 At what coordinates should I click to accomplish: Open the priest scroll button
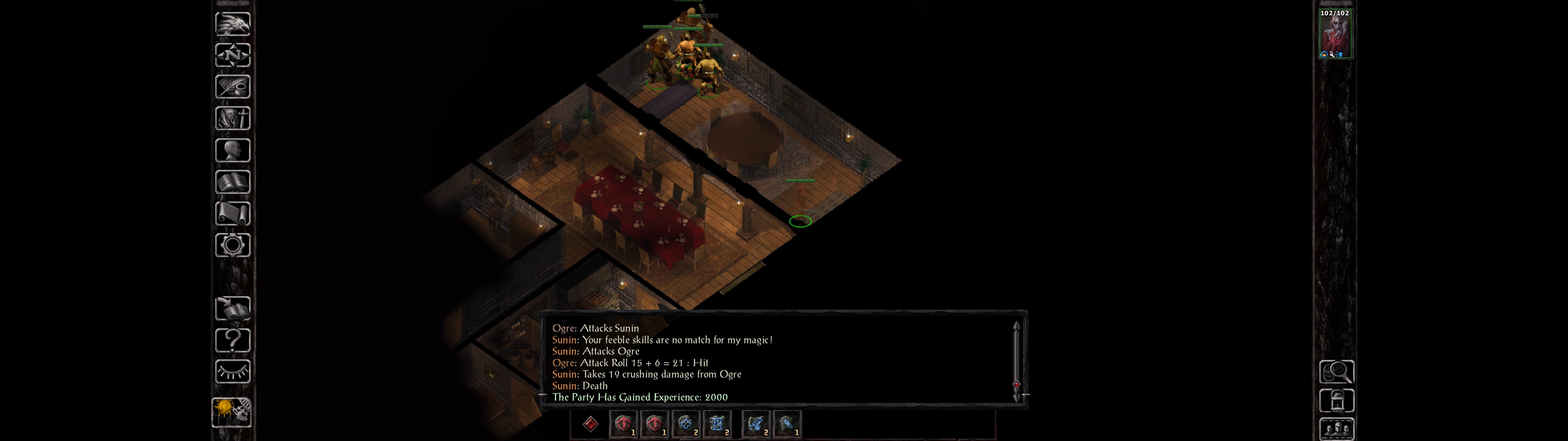tap(232, 213)
